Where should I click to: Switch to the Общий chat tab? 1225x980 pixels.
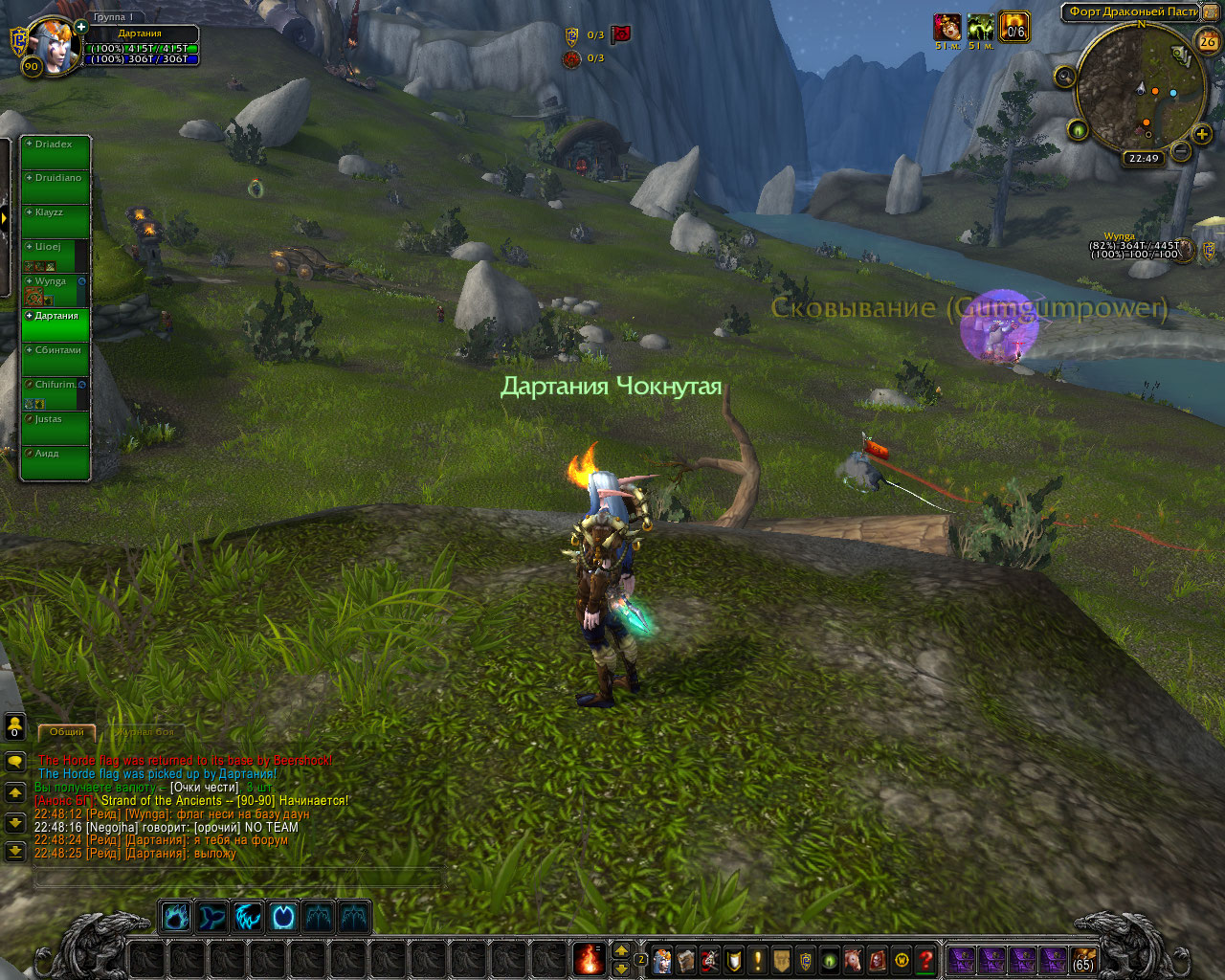click(x=67, y=732)
